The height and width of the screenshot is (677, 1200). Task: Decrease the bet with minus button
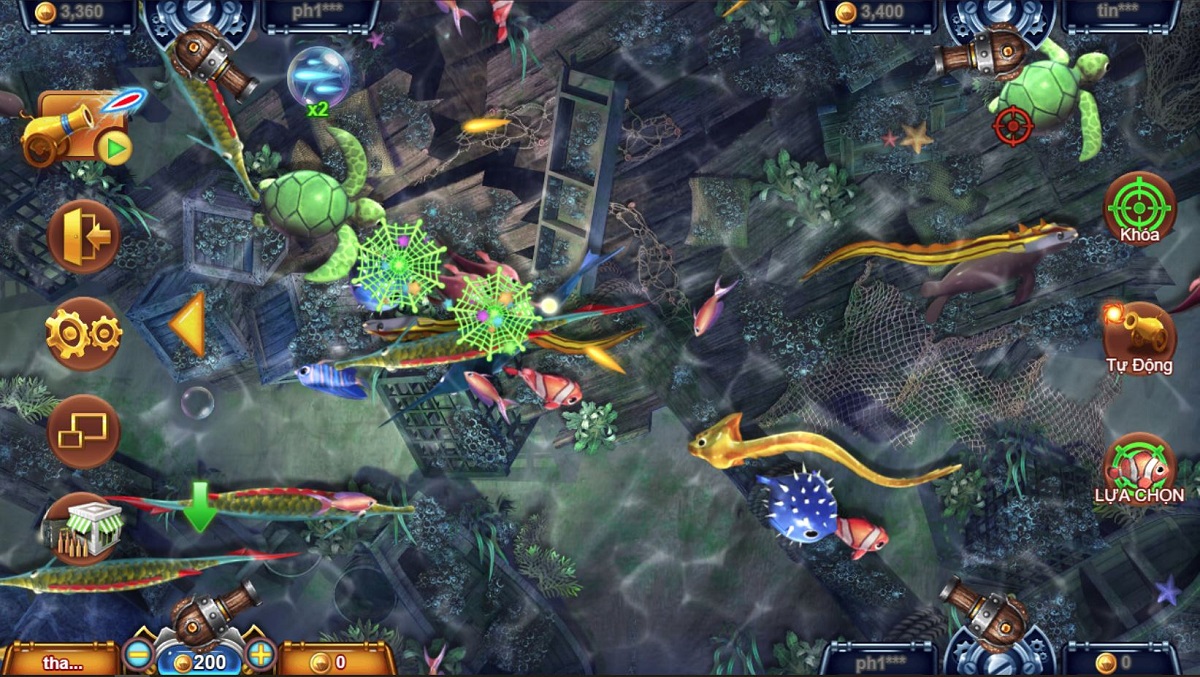point(139,655)
